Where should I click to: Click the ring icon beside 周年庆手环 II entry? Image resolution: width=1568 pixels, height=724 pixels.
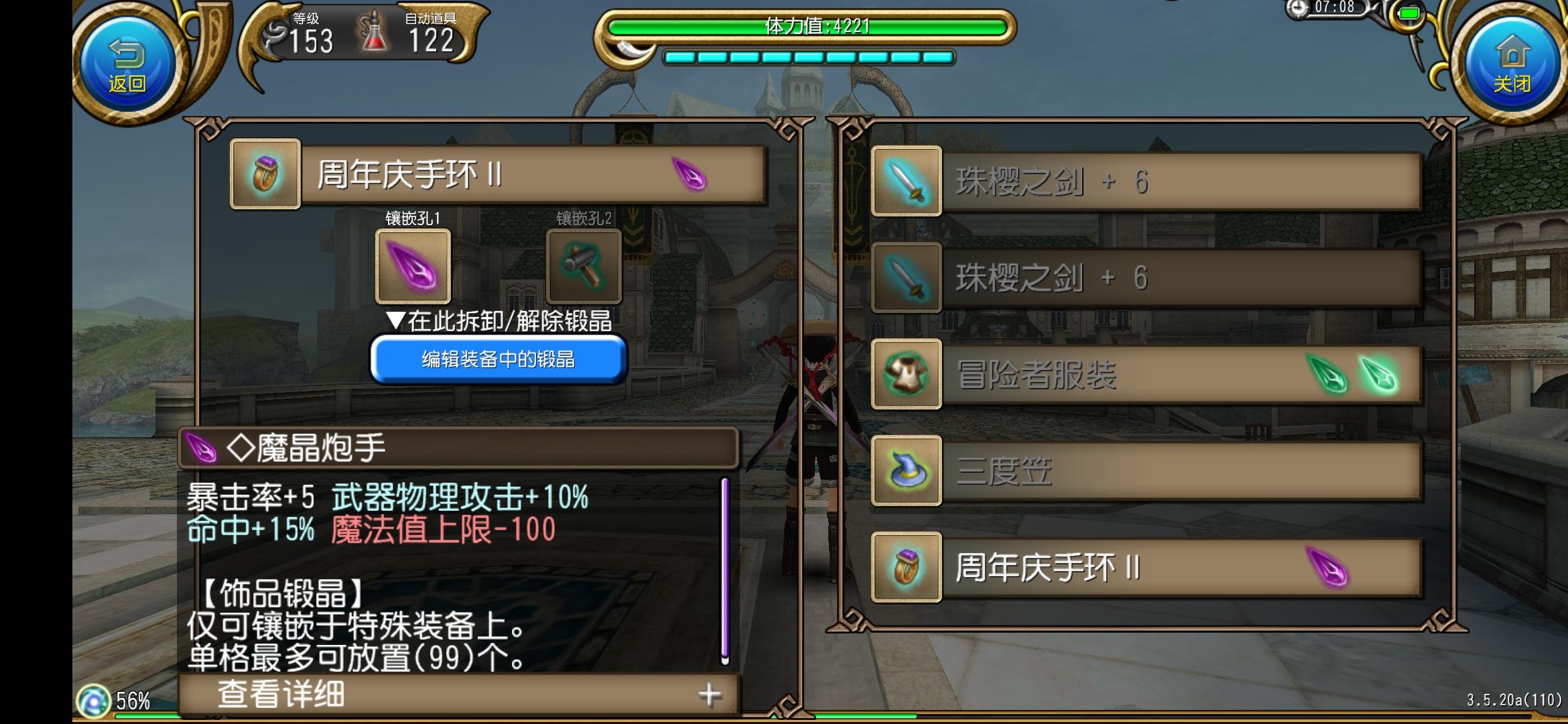(906, 568)
